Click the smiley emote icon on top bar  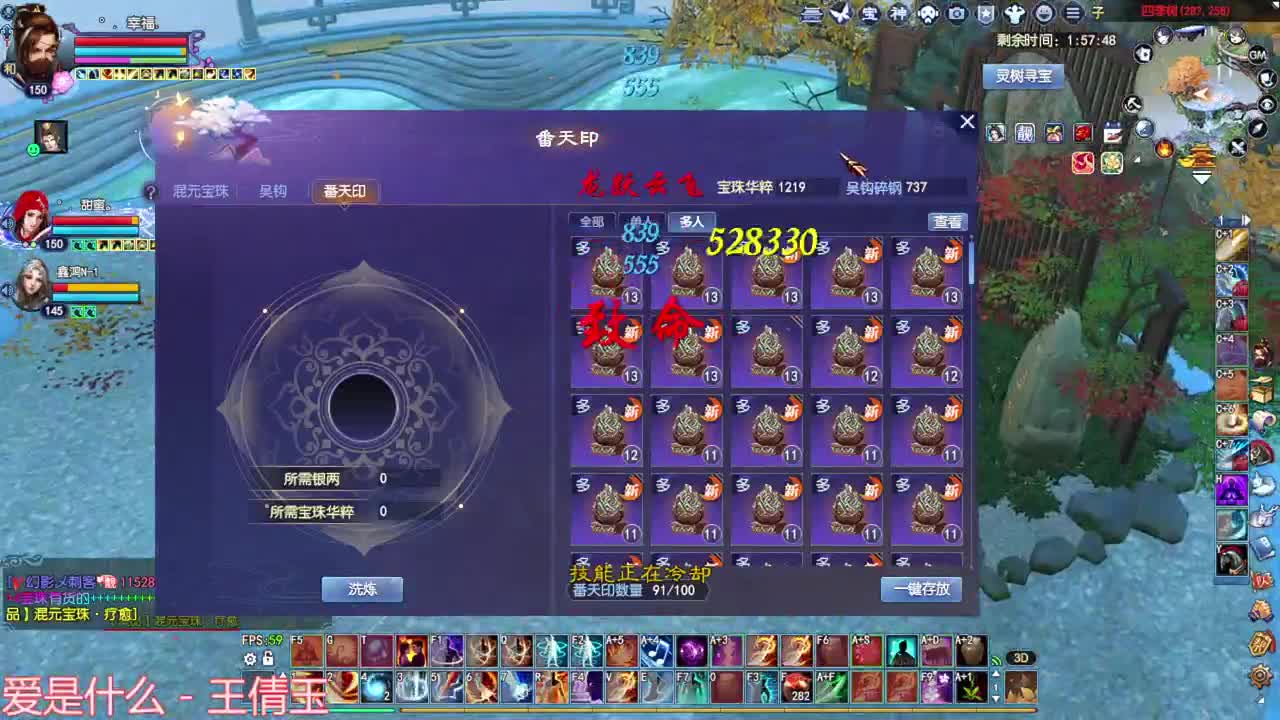click(1044, 13)
